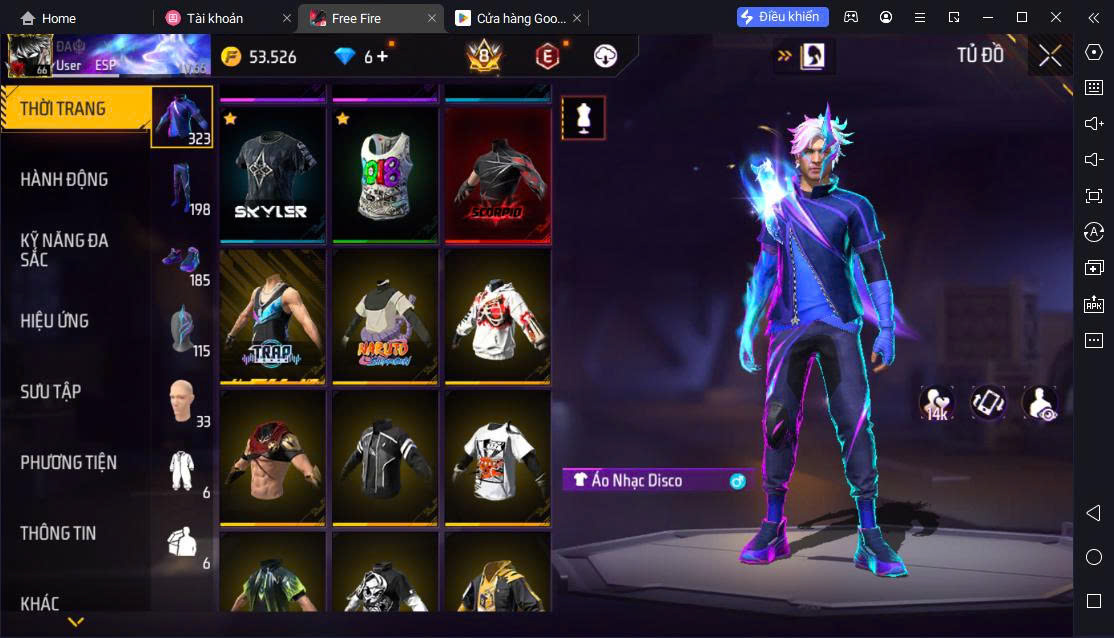Choose the Skyler black t-shirt
This screenshot has width=1114, height=638.
(272, 175)
